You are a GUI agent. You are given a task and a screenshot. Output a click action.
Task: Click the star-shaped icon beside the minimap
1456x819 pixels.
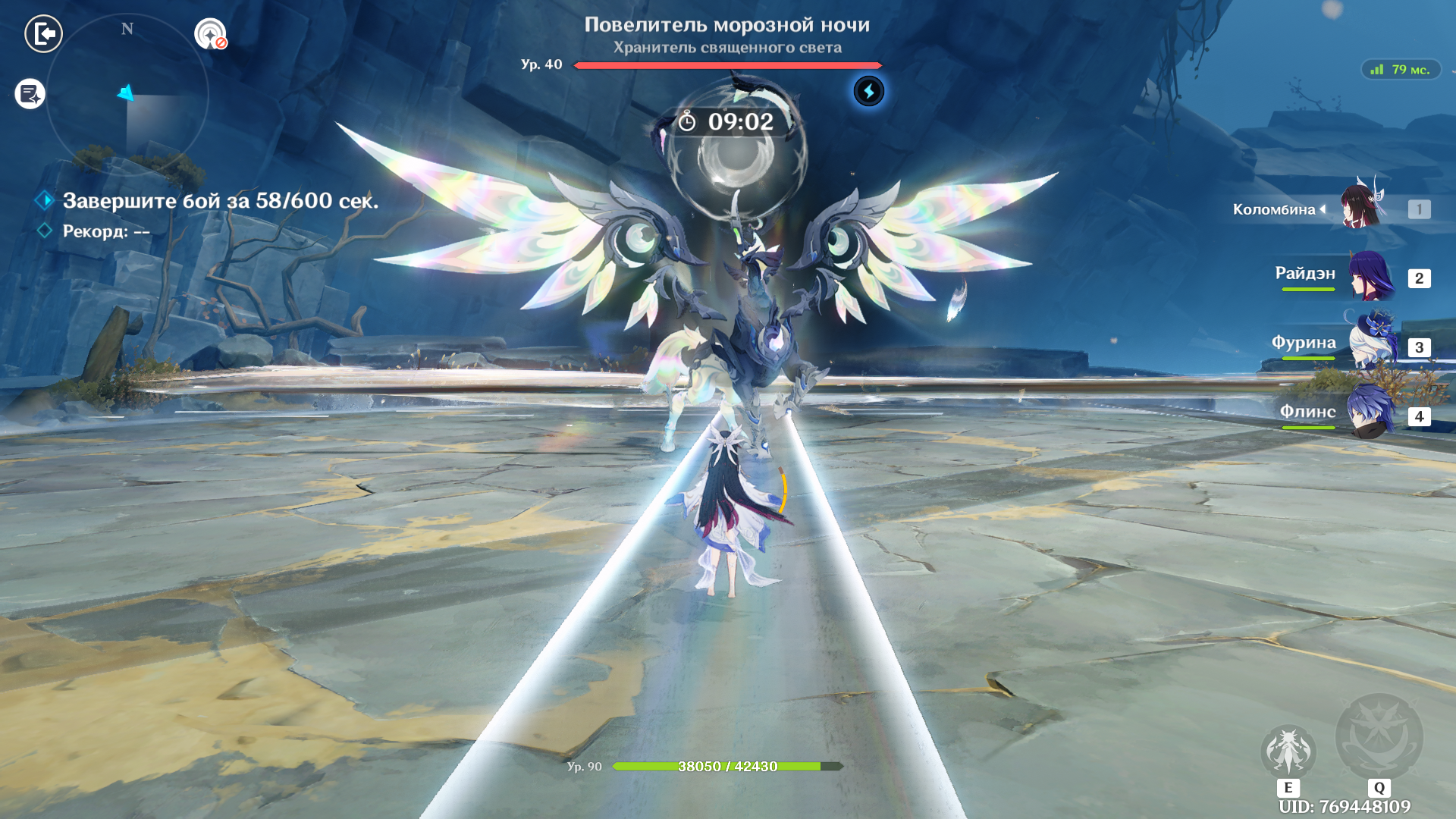(210, 34)
